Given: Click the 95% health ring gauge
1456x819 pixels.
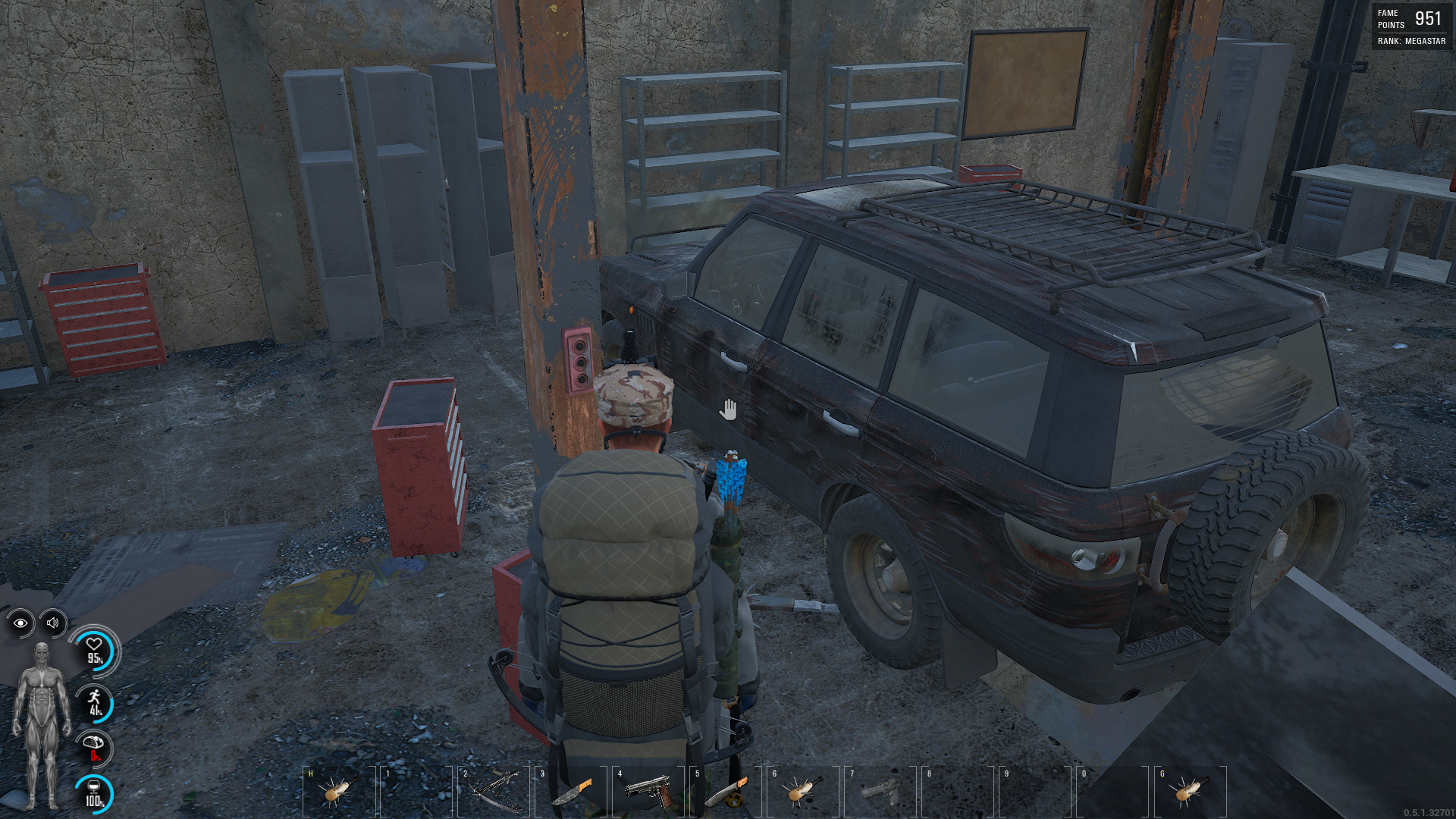Looking at the screenshot, I should pos(96,651).
